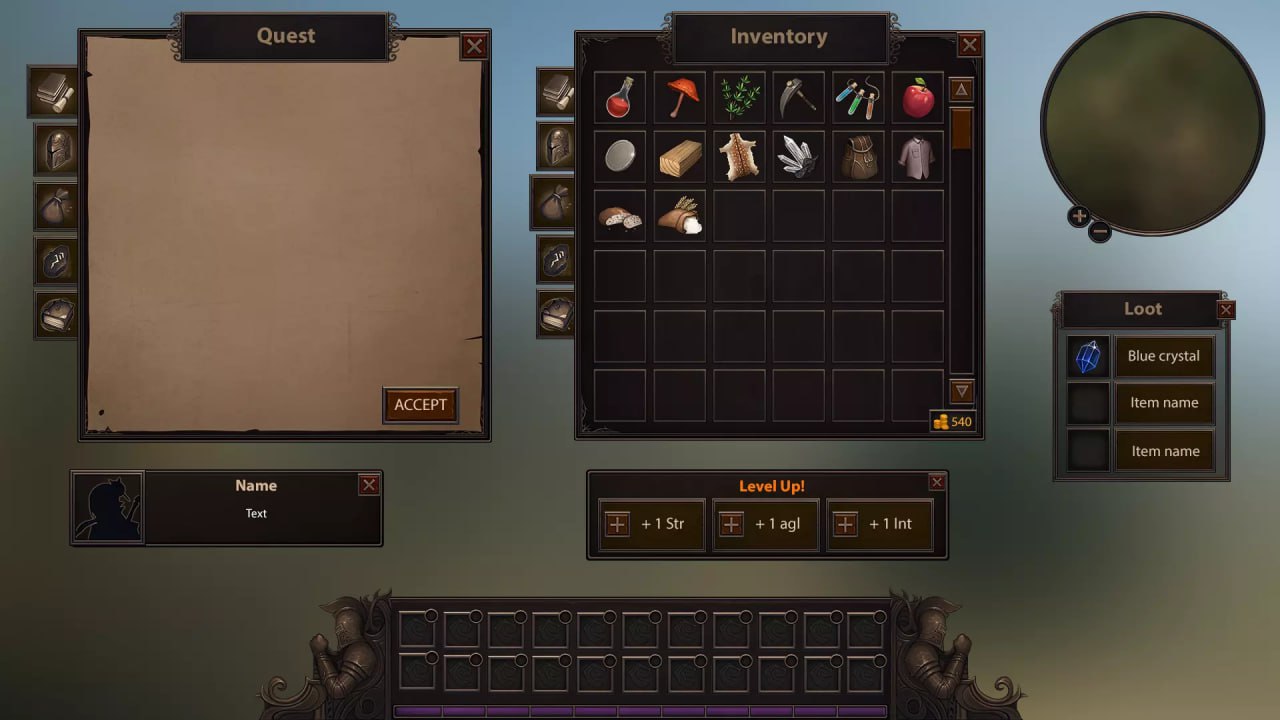Image resolution: width=1280 pixels, height=720 pixels.
Task: Click the inventory scrollbar down arrow
Action: [x=960, y=393]
